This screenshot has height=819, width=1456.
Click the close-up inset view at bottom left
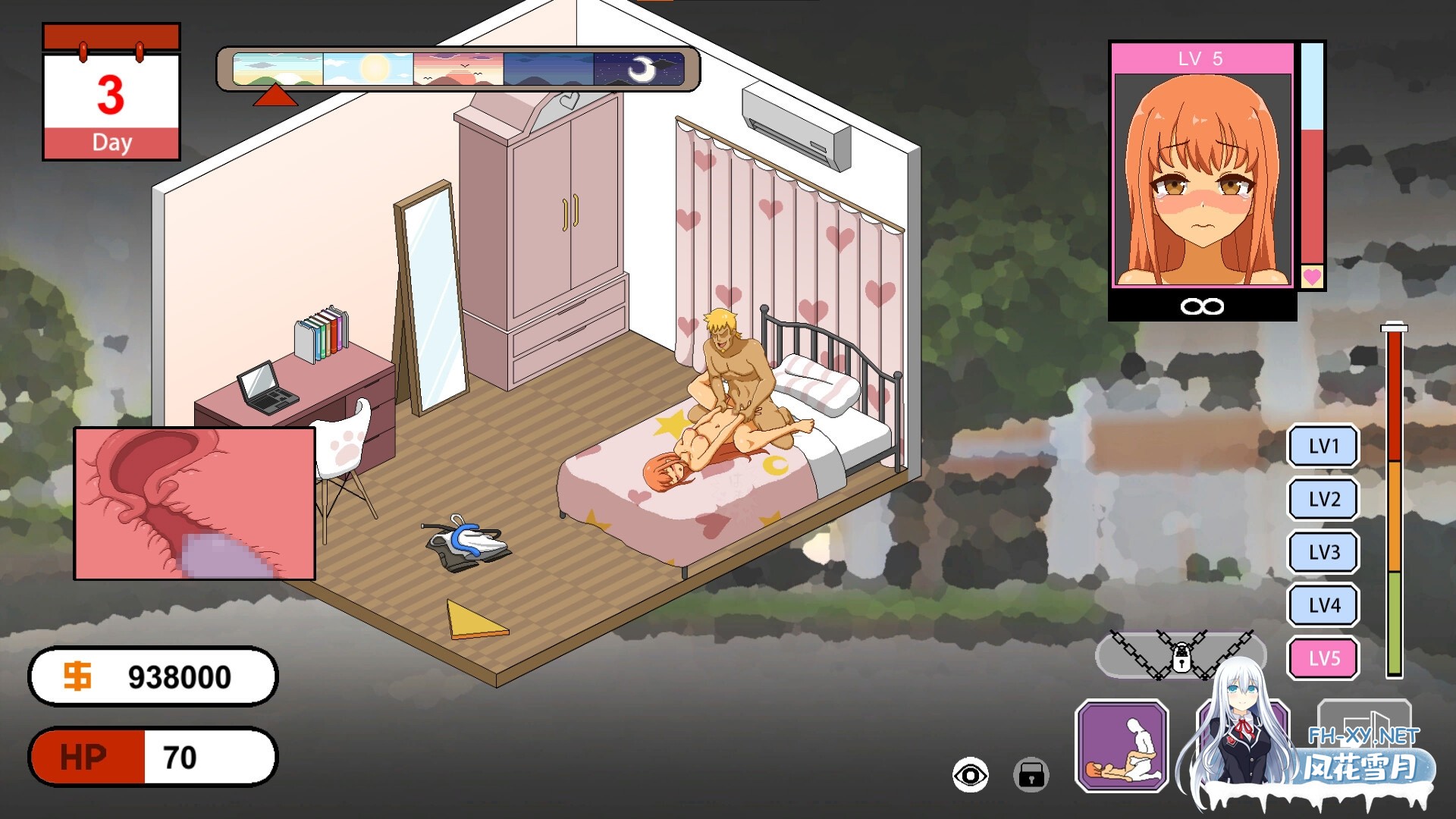[193, 503]
